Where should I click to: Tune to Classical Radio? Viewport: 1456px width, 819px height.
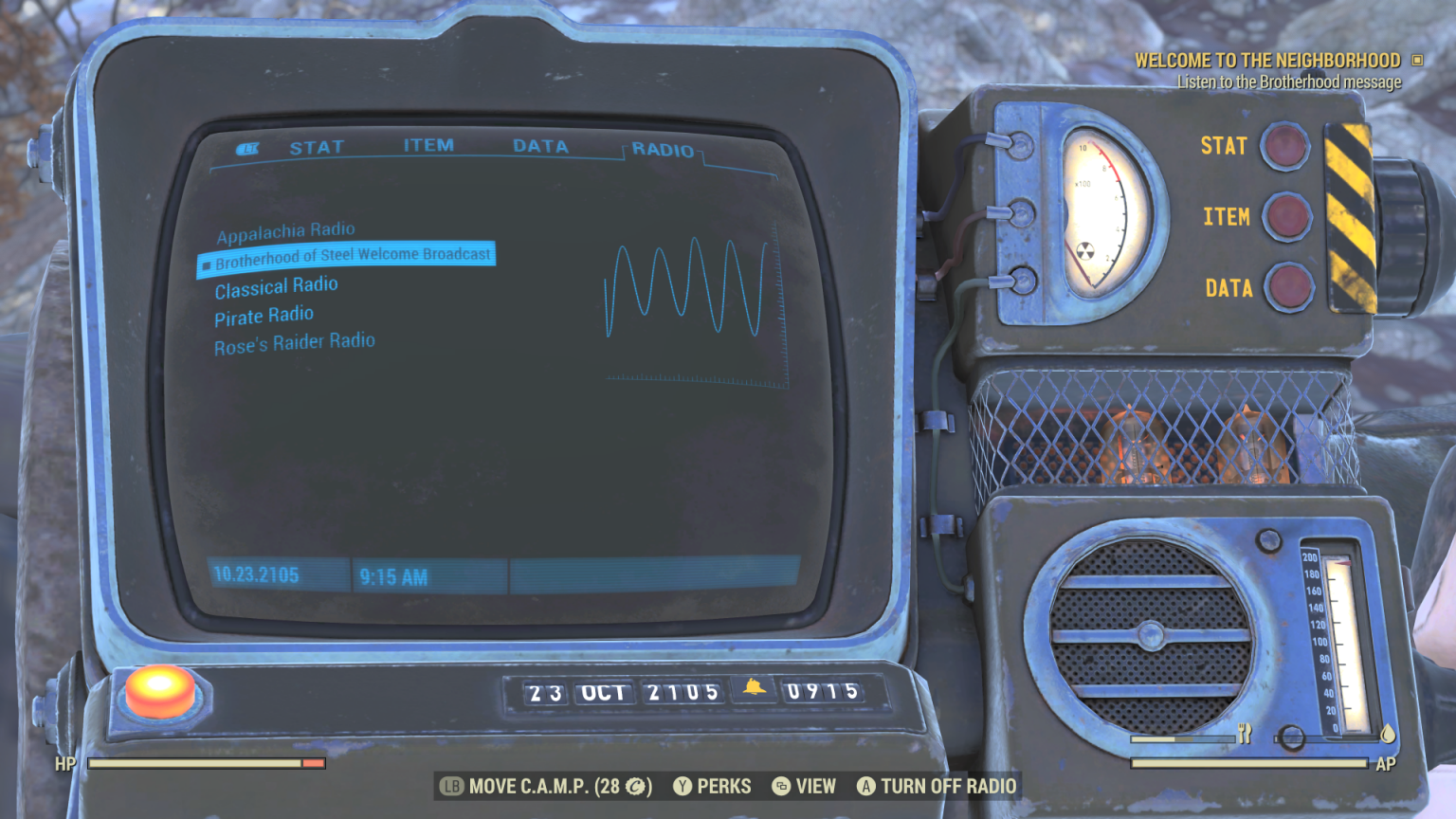coord(276,285)
